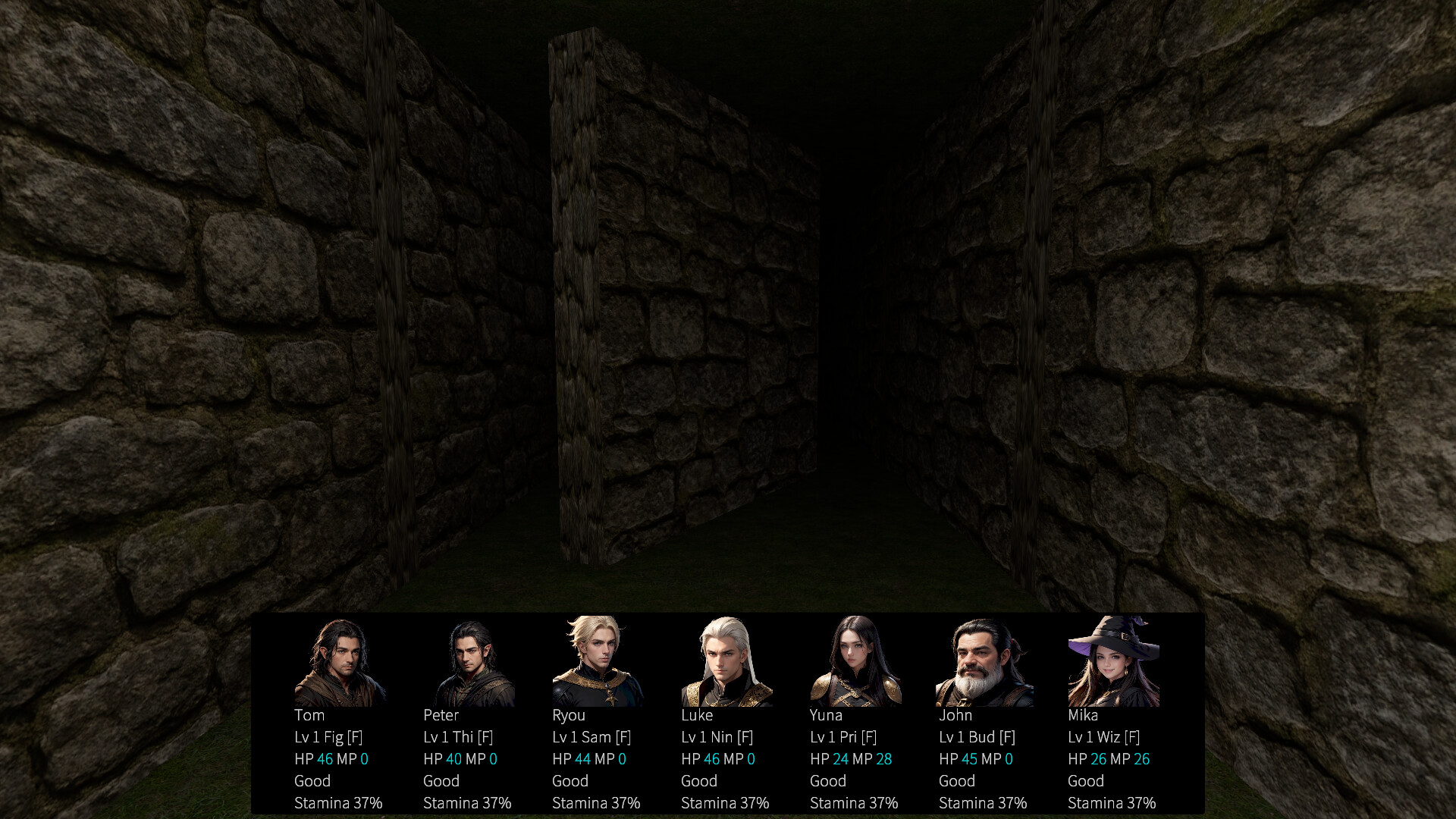Click Peter's Stamina 37% indicator
This screenshot has width=1456, height=819.
467,802
